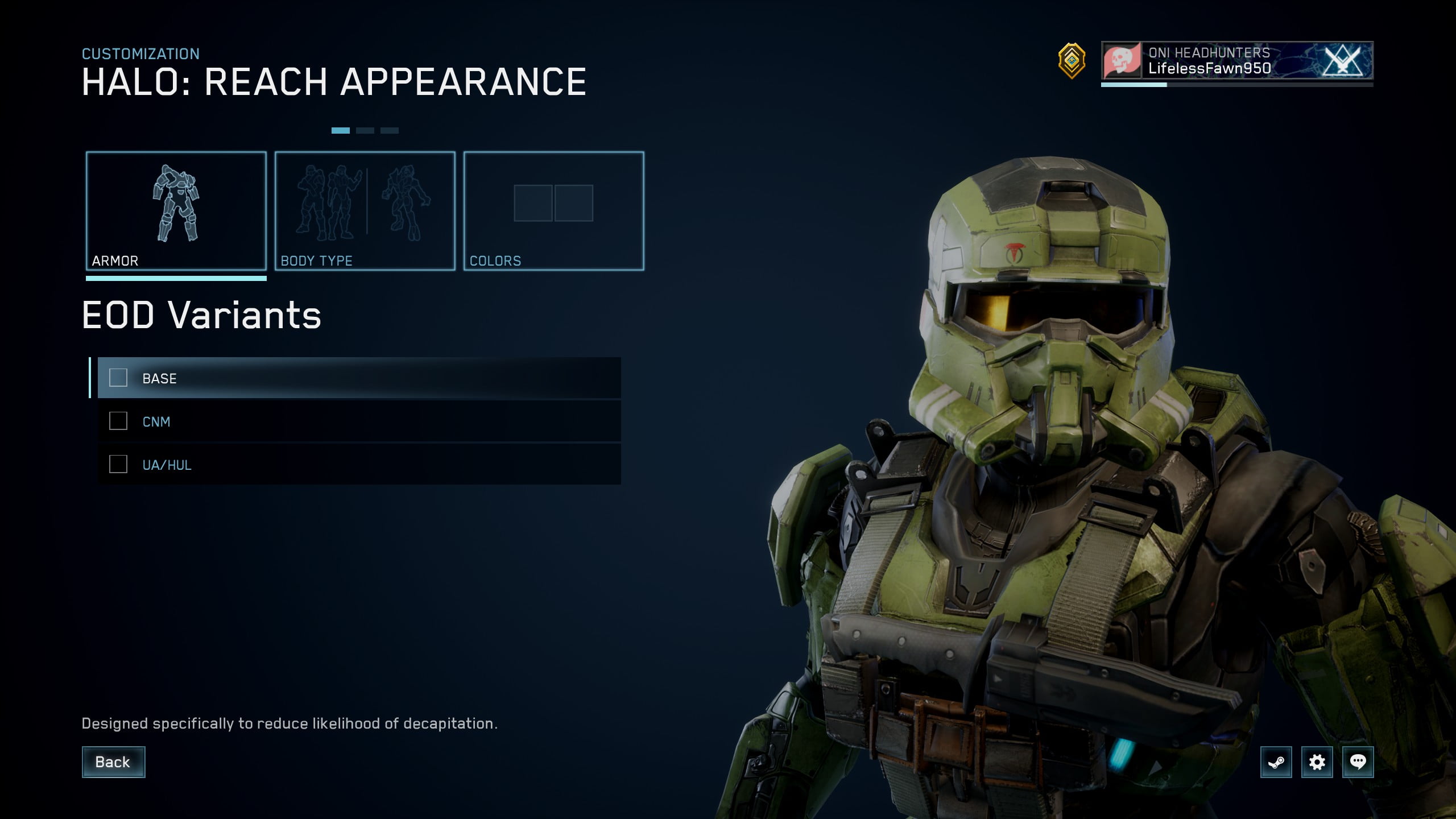Open the Body Type tab

365,211
